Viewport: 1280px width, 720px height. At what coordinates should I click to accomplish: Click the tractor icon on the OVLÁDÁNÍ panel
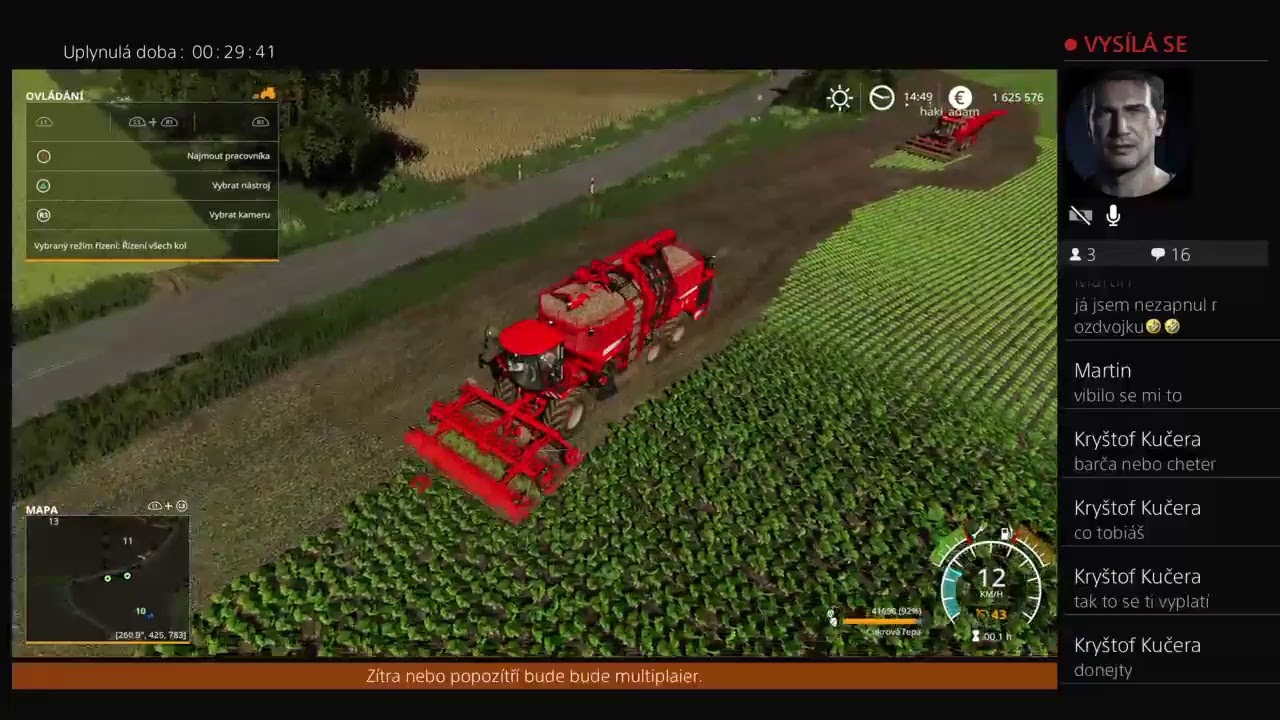266,93
